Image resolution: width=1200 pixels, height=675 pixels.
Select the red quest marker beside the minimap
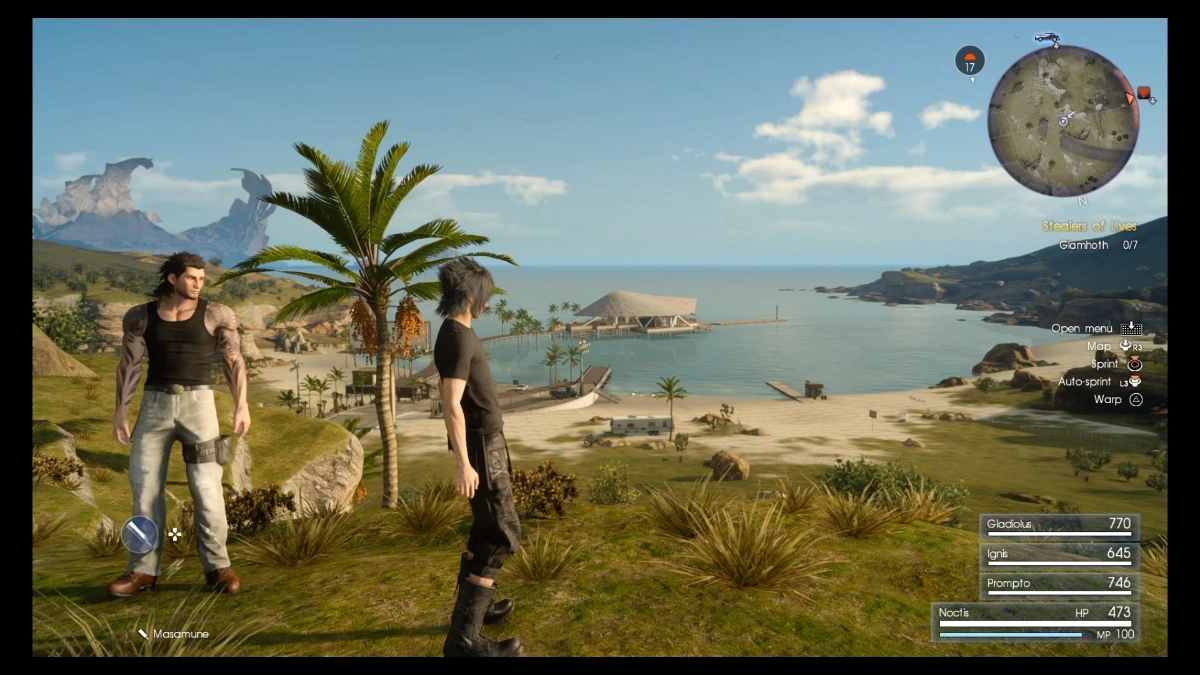click(1145, 95)
